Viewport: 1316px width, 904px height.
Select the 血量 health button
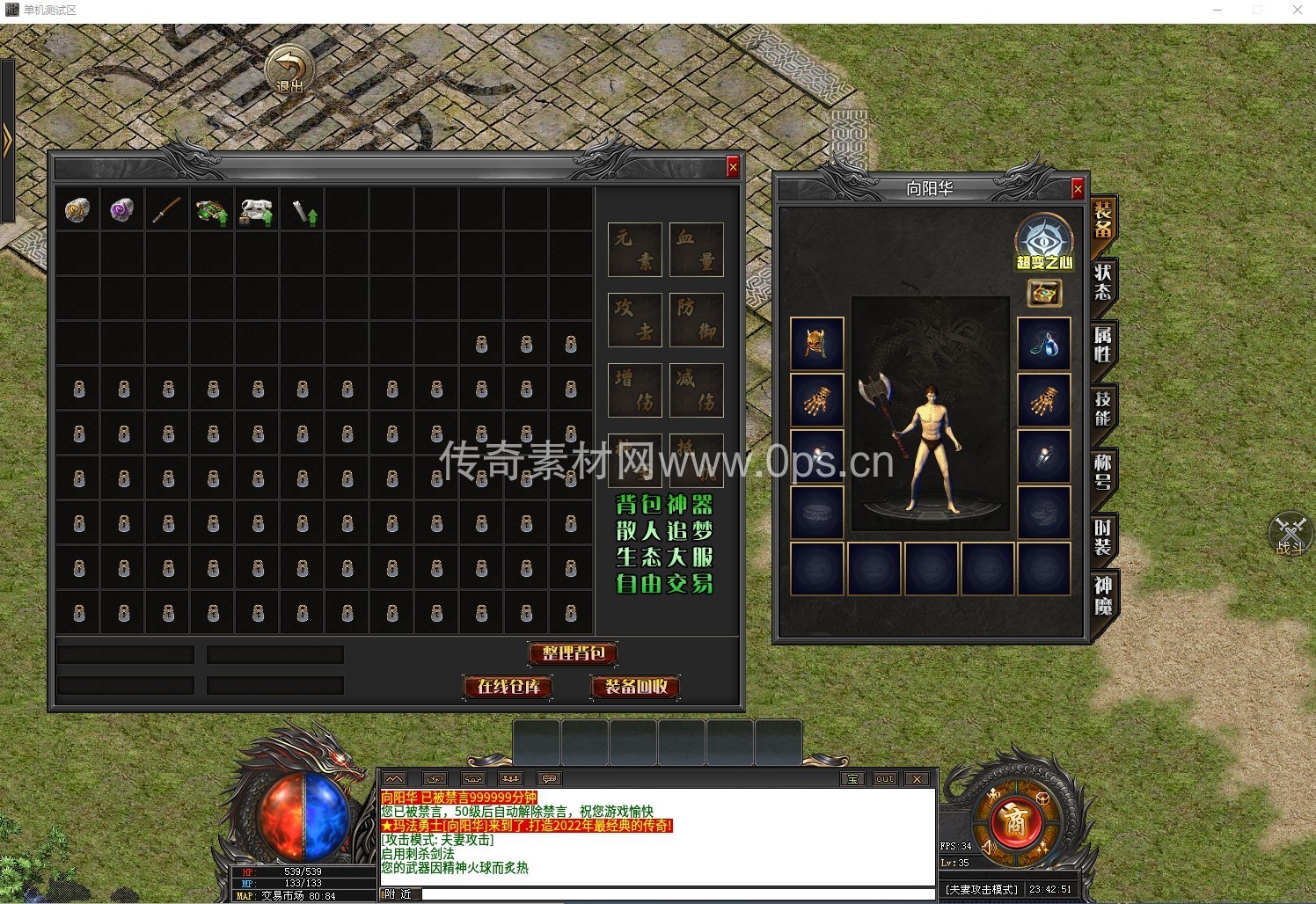pyautogui.click(x=696, y=250)
